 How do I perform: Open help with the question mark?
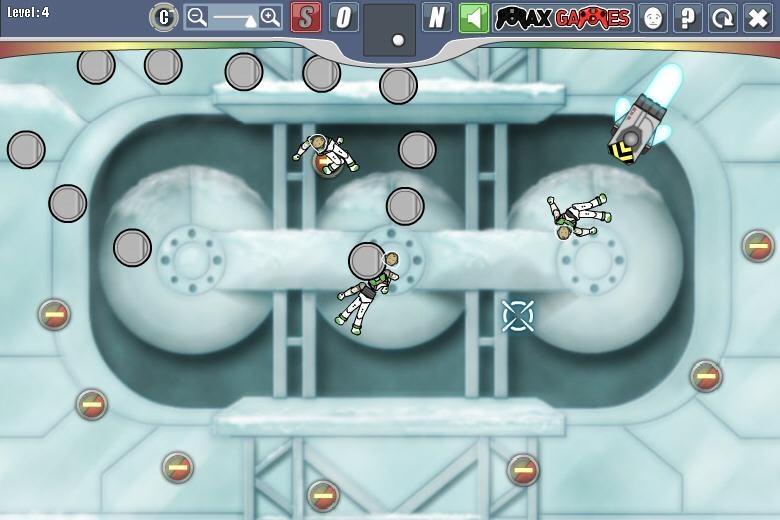coord(688,17)
